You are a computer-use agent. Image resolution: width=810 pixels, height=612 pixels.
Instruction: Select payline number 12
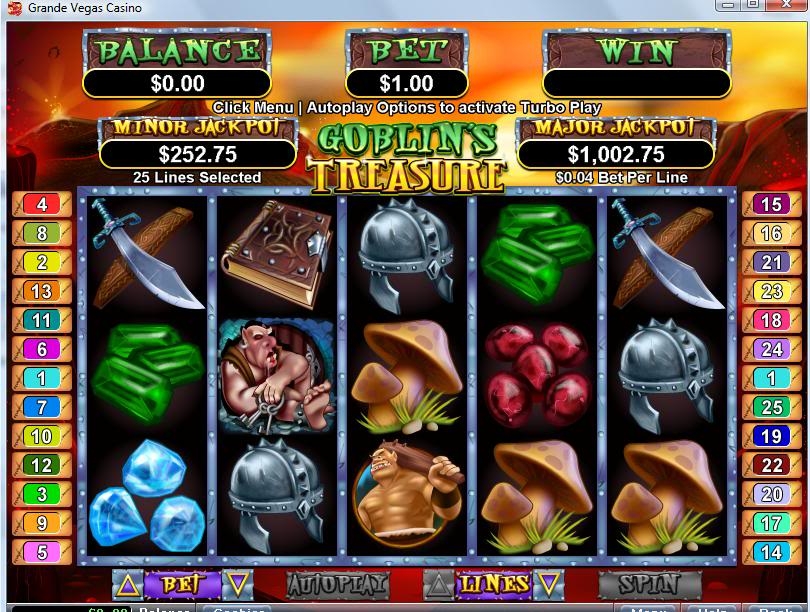click(x=42, y=466)
